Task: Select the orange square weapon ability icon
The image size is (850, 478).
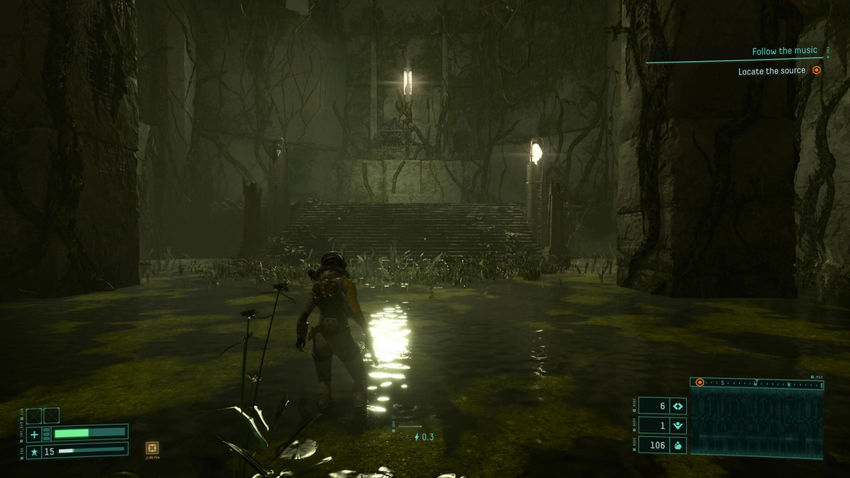Action: coord(152,448)
